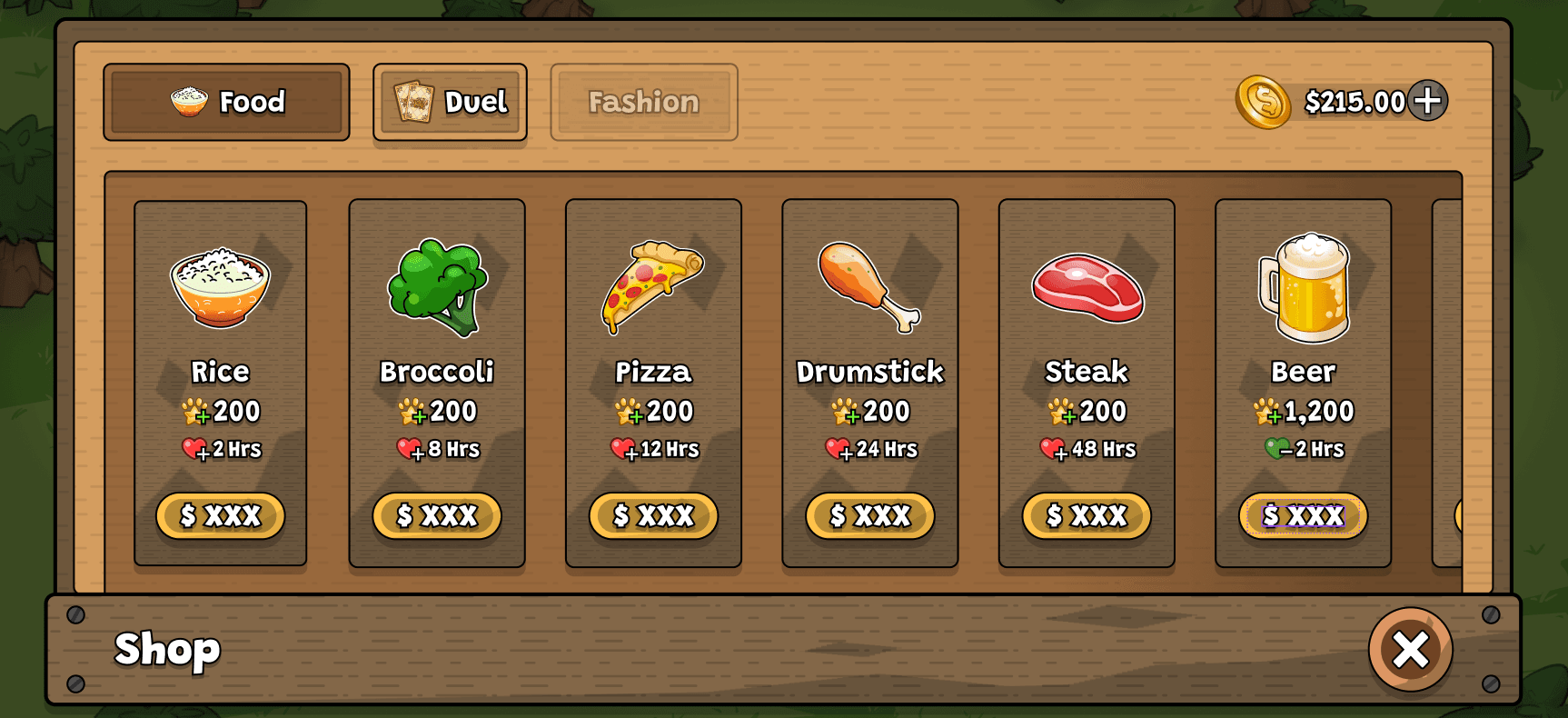Select the Beer mug item image
This screenshot has width=1568, height=718.
(x=1304, y=287)
